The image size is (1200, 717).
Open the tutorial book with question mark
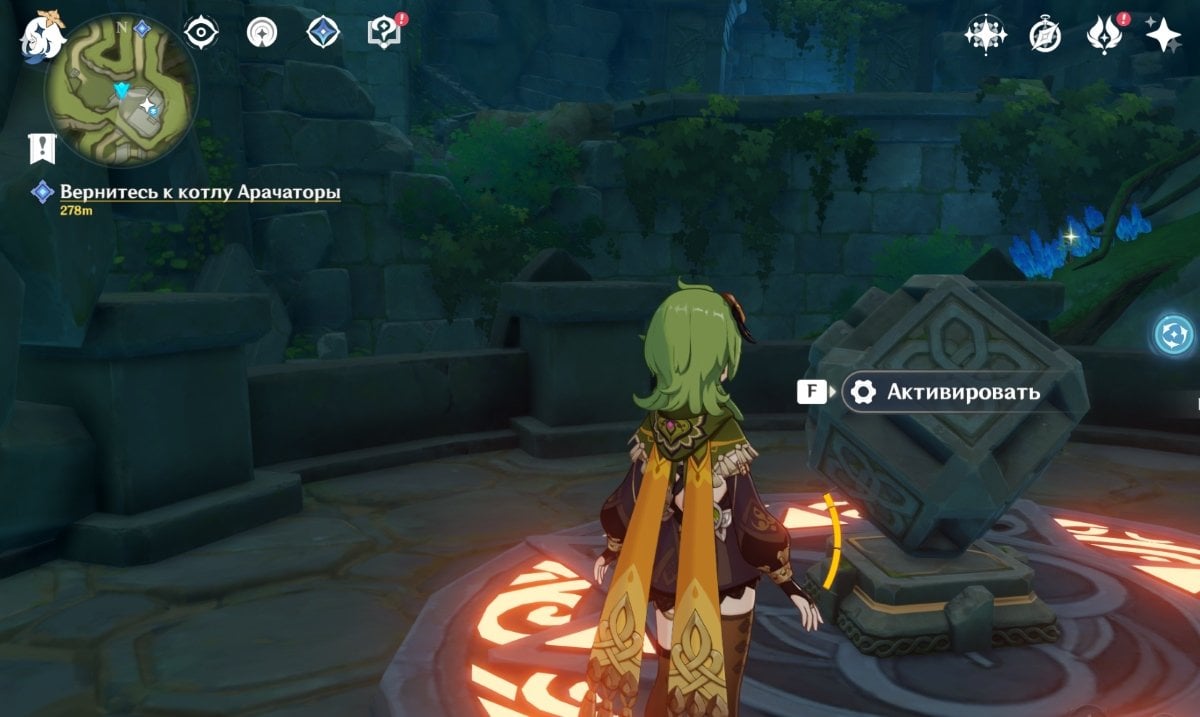[383, 33]
